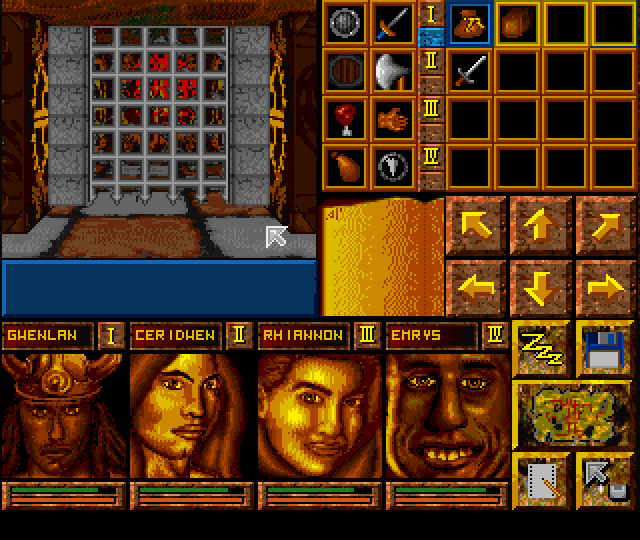This screenshot has width=640, height=540.
Task: Select the sword in the second inventory row
Action: click(x=469, y=71)
